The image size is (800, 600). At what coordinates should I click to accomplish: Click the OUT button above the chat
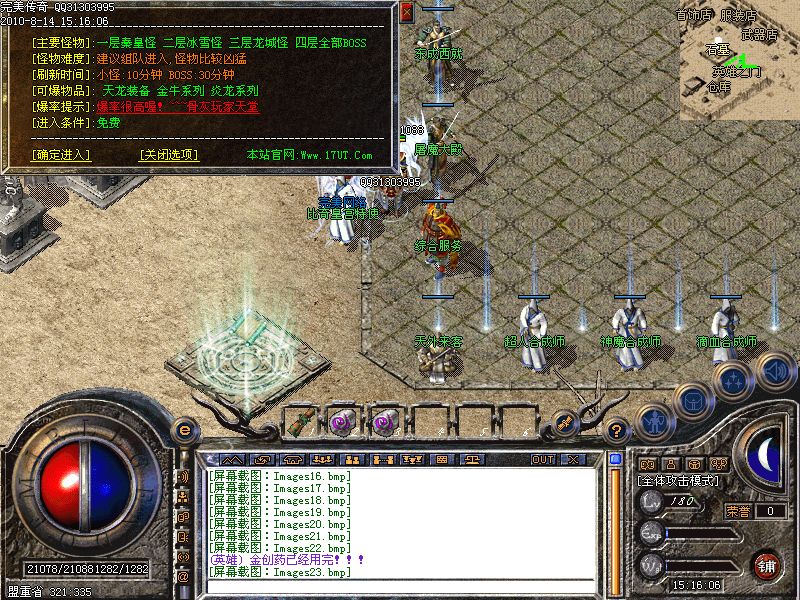(543, 459)
